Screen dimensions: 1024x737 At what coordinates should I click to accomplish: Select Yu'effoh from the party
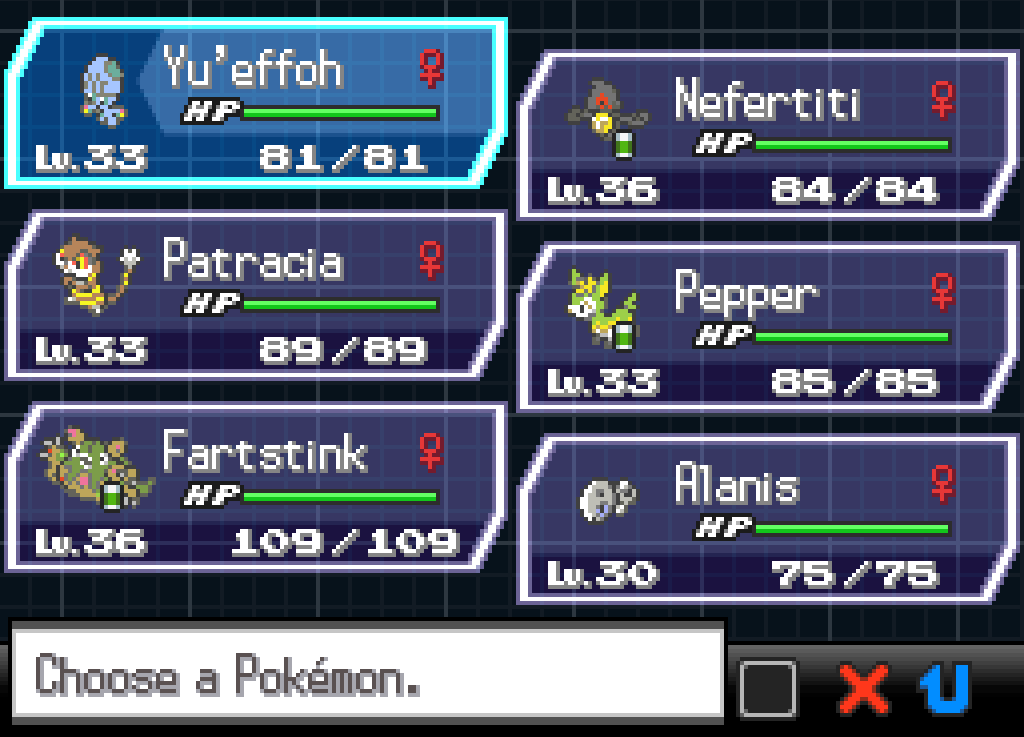click(x=255, y=103)
